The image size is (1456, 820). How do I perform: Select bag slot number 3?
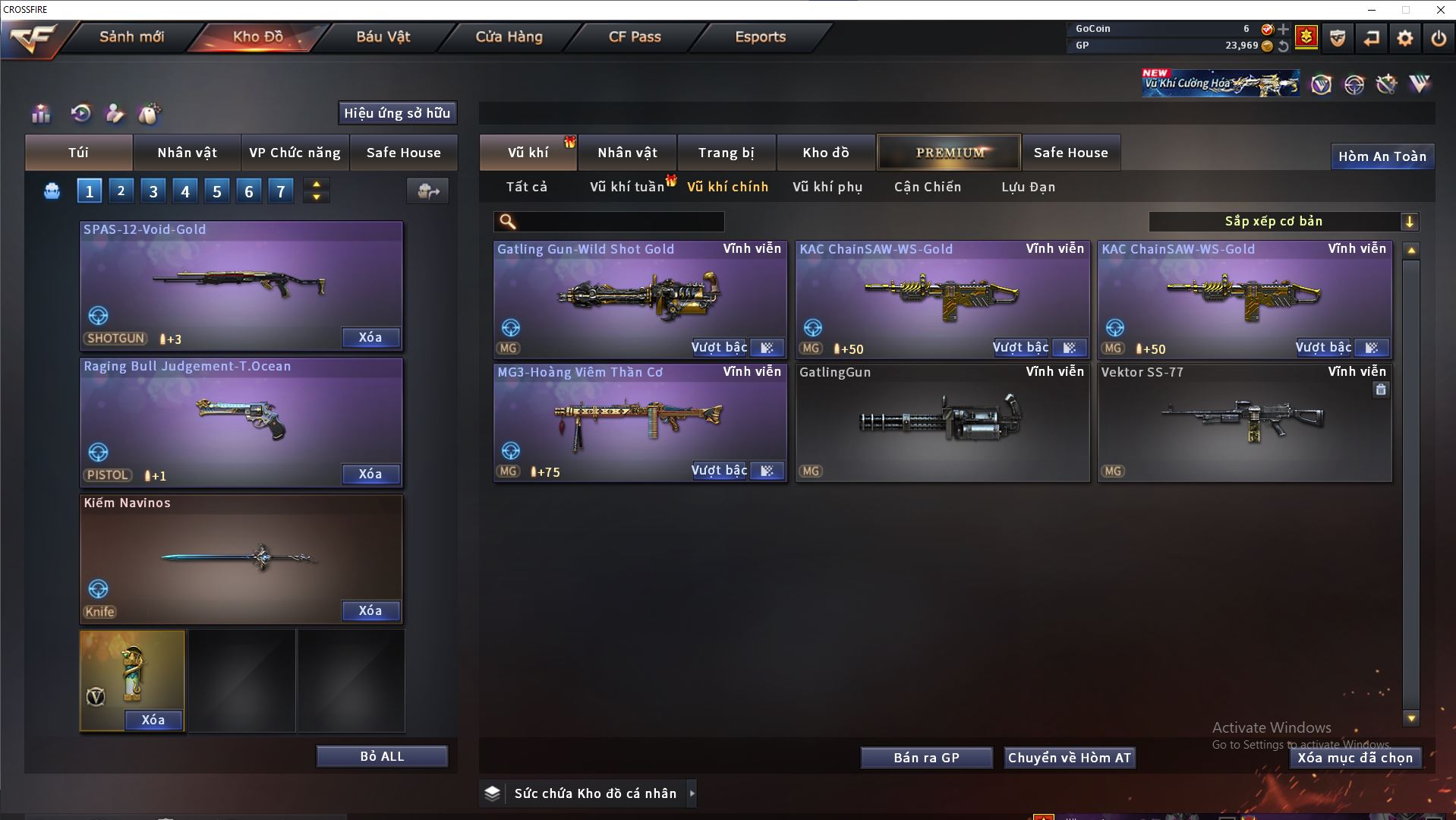click(x=153, y=191)
